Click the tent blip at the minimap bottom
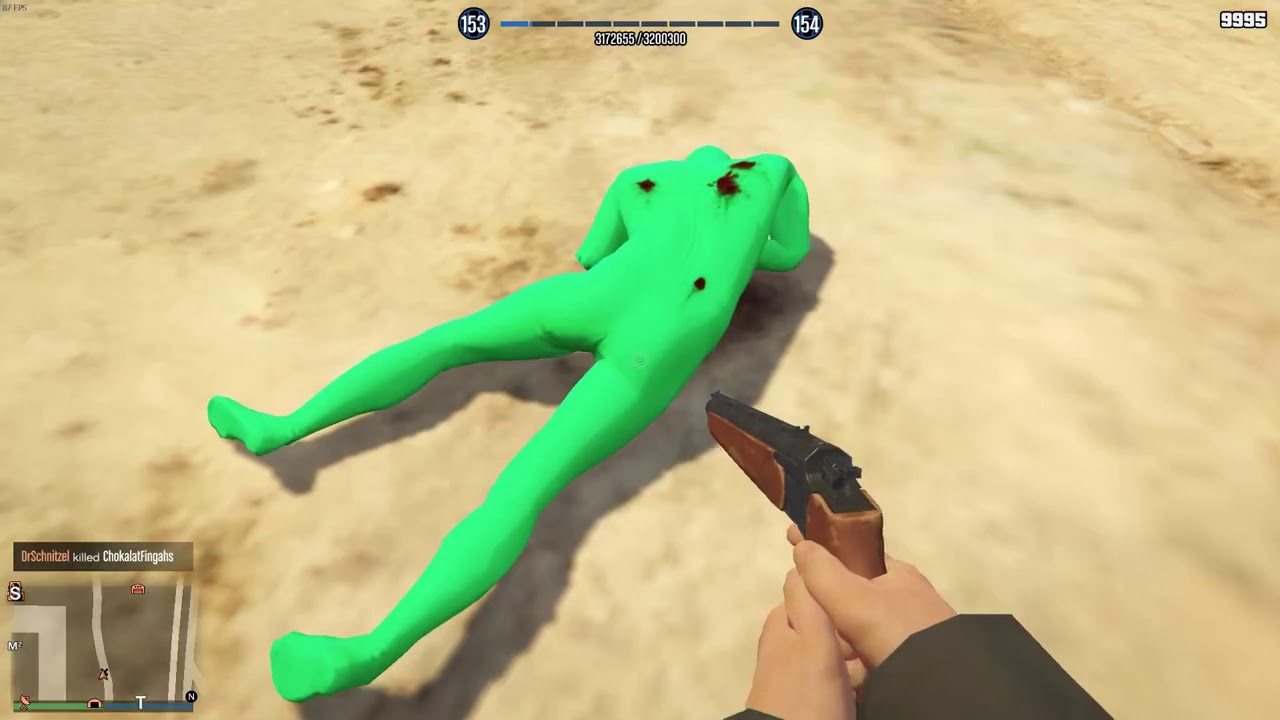 click(94, 704)
